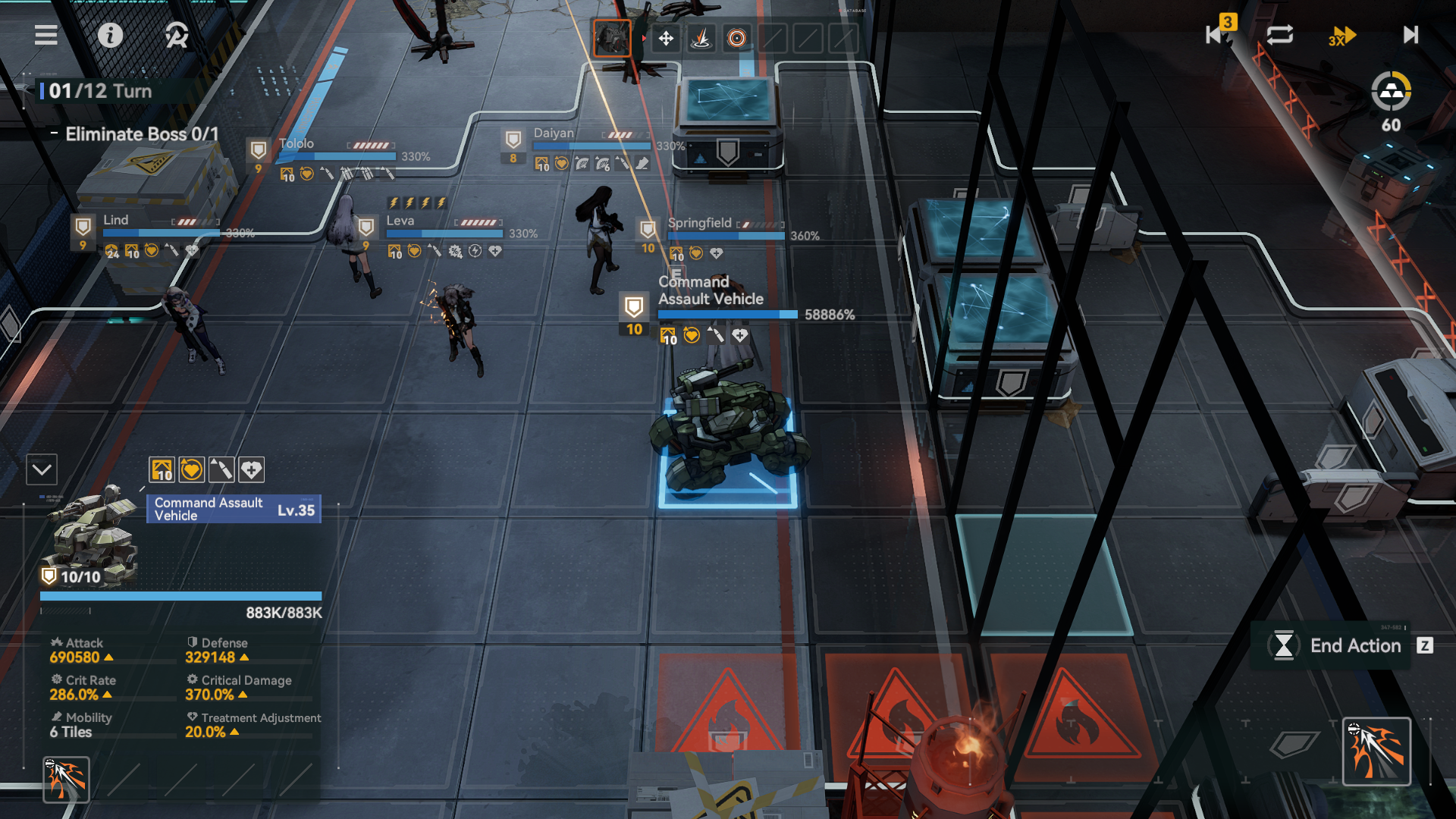1456x819 pixels.
Task: Select the enemy drone portrait in action bar
Action: point(612,38)
